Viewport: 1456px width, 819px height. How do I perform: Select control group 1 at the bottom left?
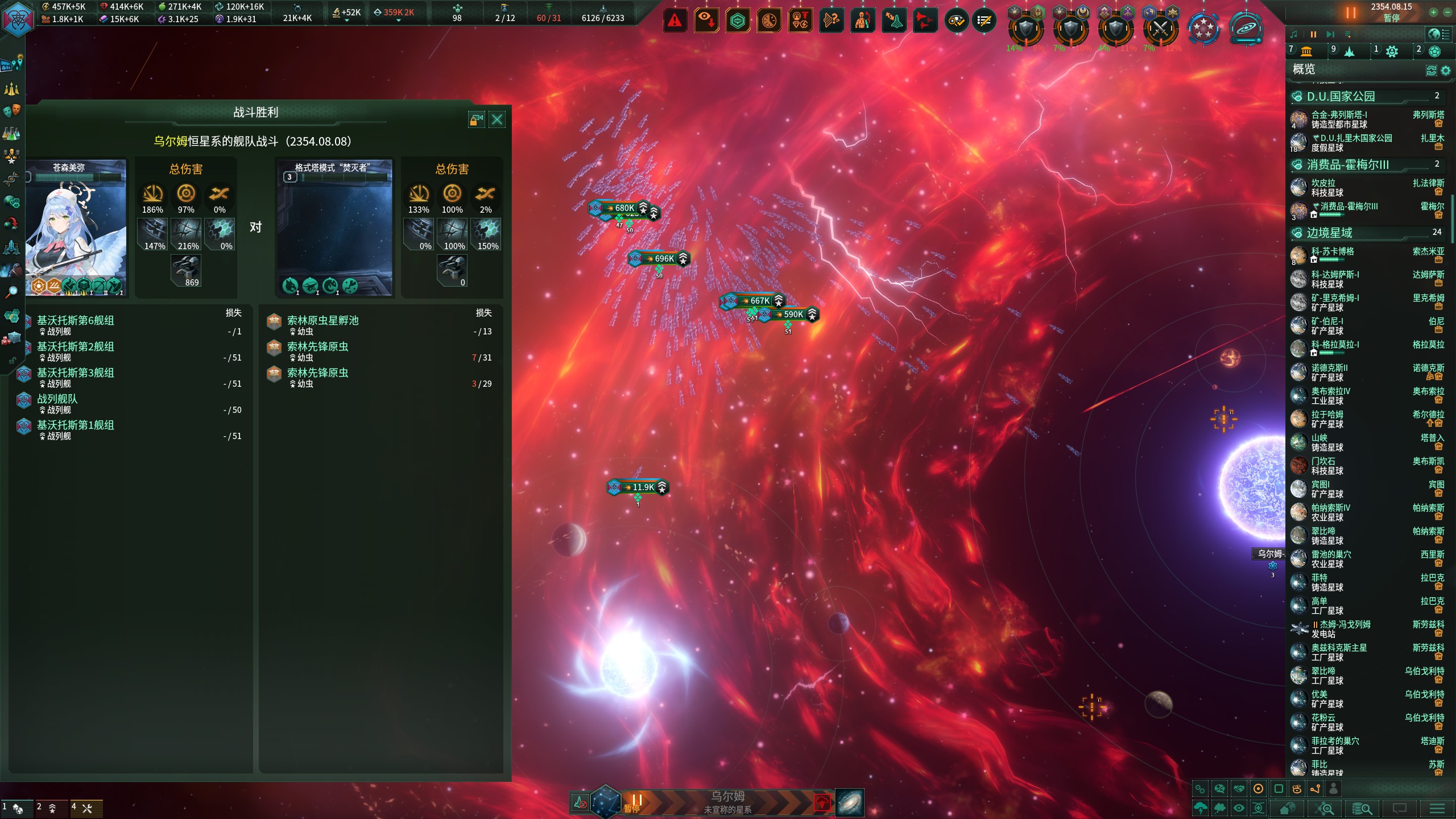14,808
